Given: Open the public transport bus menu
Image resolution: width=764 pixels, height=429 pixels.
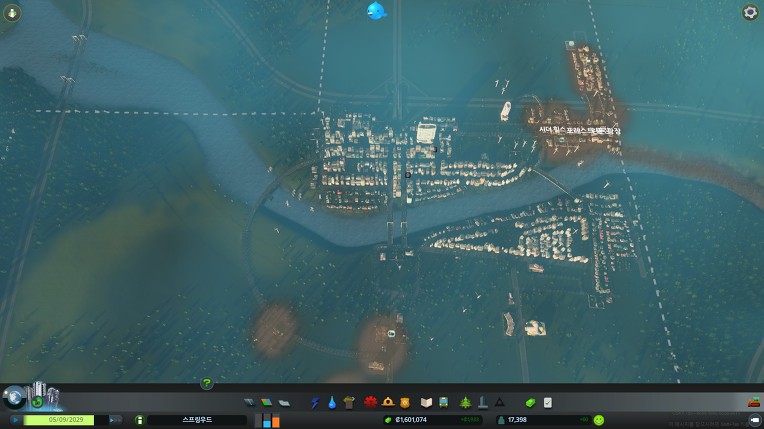Looking at the screenshot, I should pos(442,402).
